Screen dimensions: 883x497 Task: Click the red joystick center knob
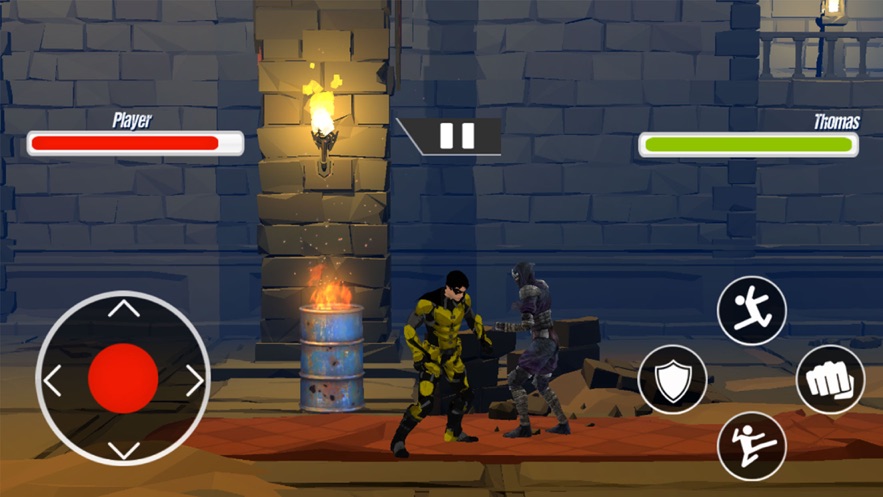point(123,378)
